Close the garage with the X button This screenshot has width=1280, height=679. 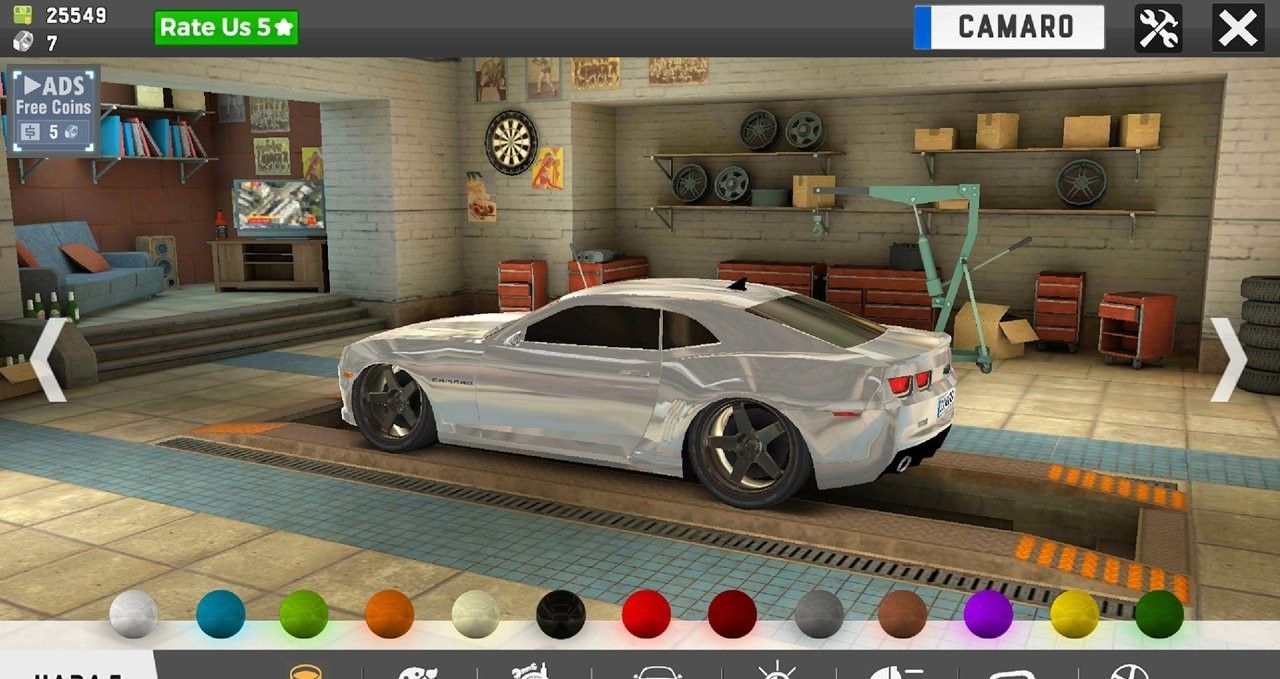[1237, 28]
